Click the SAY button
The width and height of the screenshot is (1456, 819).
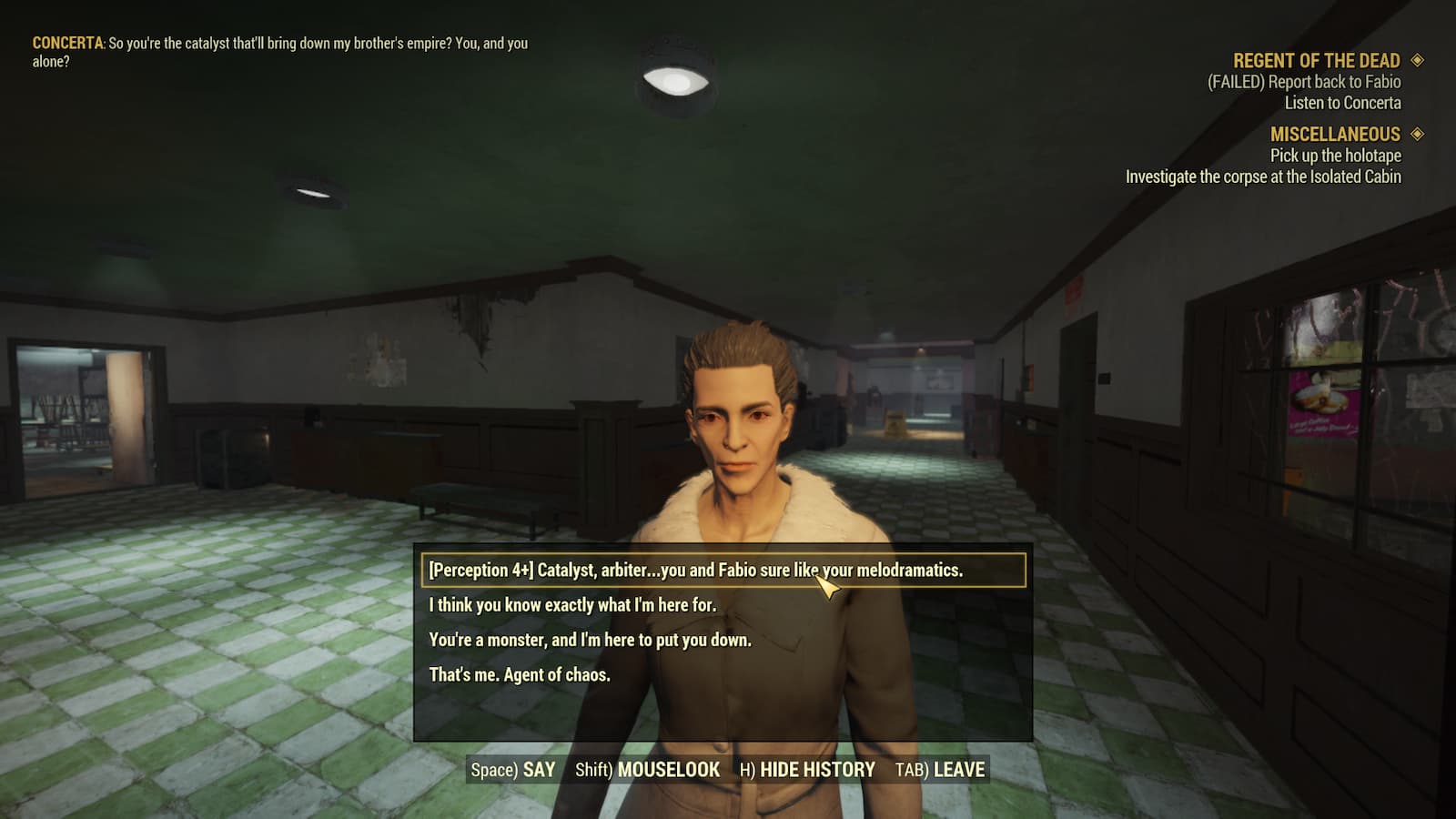513,770
